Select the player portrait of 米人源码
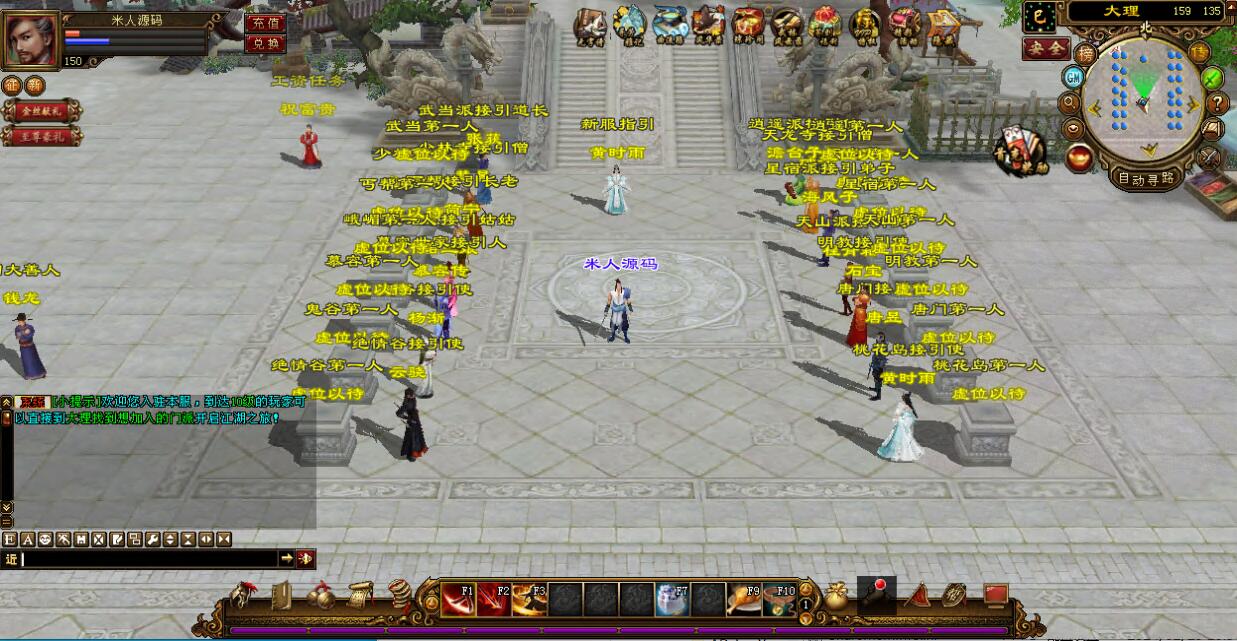Viewport: 1237px width, 641px height. pyautogui.click(x=32, y=38)
